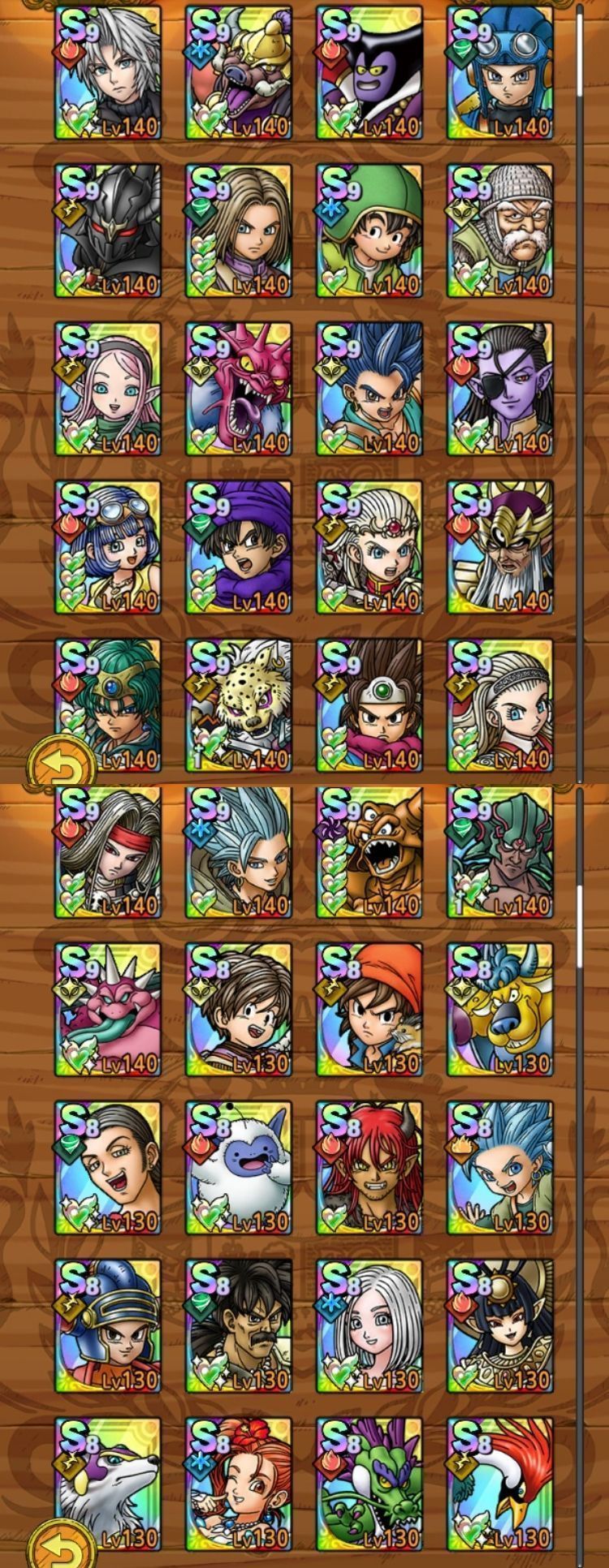Select the orange roaring beast card
Image resolution: width=609 pixels, height=1568 pixels.
pyautogui.click(x=369, y=852)
